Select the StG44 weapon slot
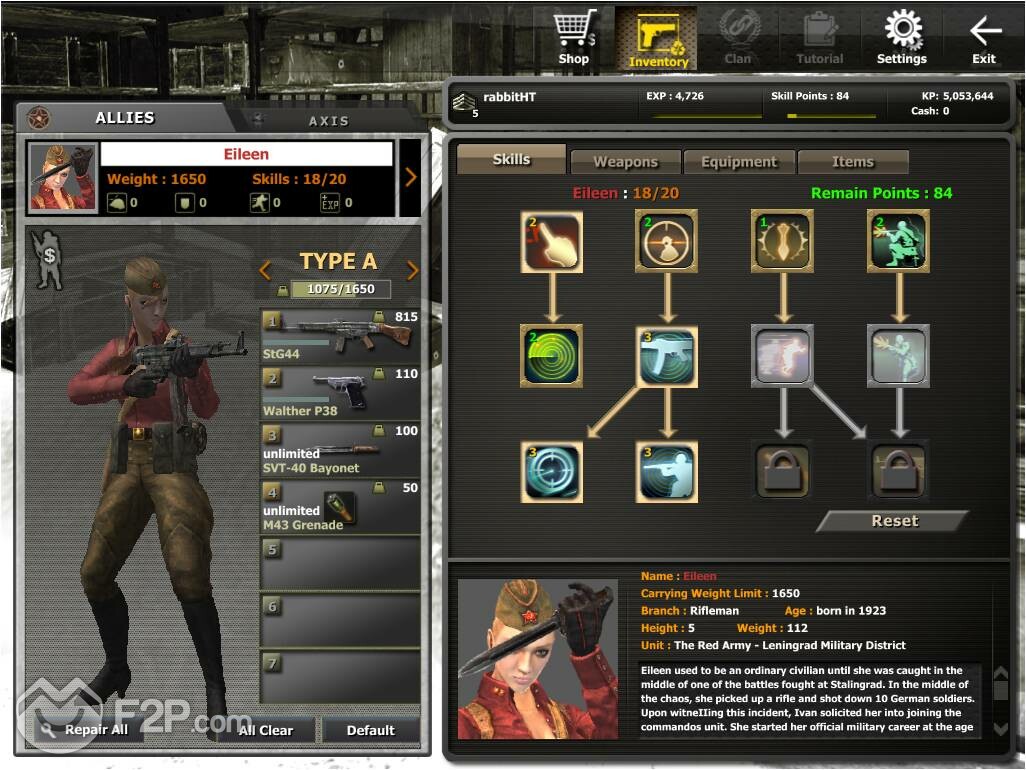Image resolution: width=1026 pixels, height=770 pixels. pos(340,336)
